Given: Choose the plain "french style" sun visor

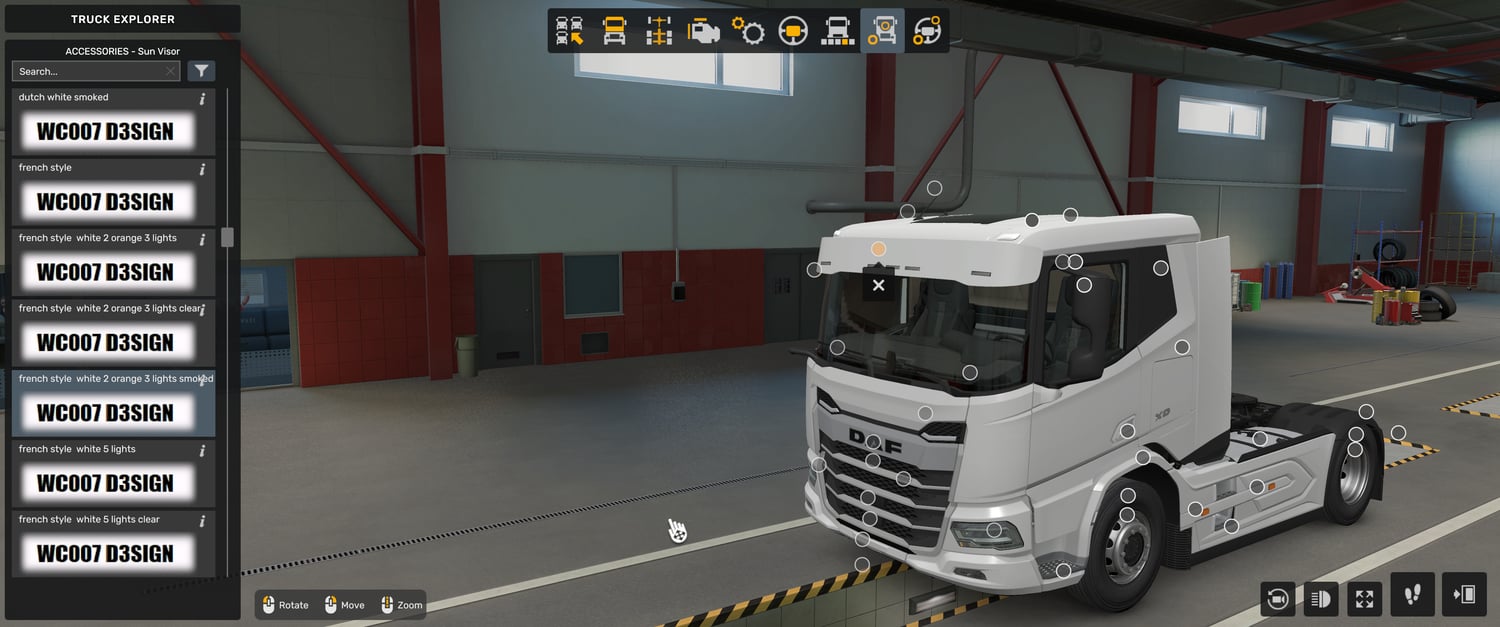Looking at the screenshot, I should pyautogui.click(x=105, y=201).
